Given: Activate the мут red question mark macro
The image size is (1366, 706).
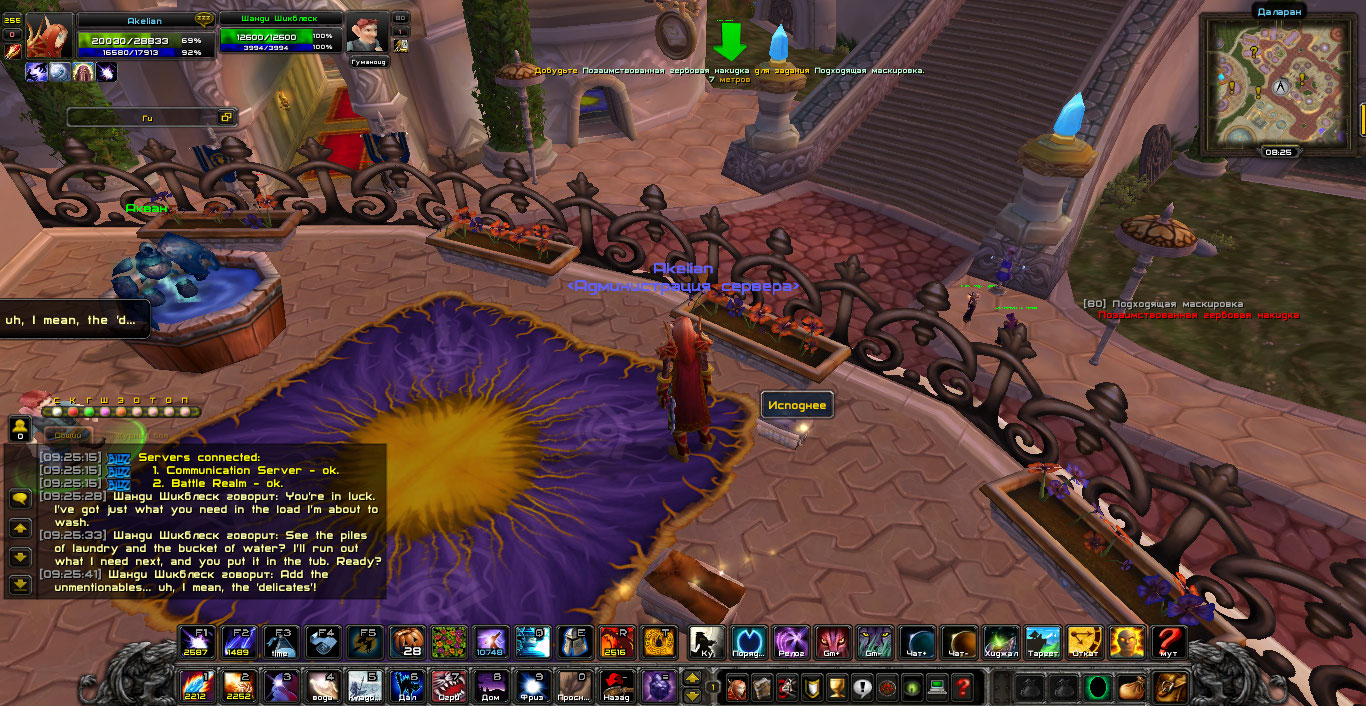Looking at the screenshot, I should (x=1168, y=642).
